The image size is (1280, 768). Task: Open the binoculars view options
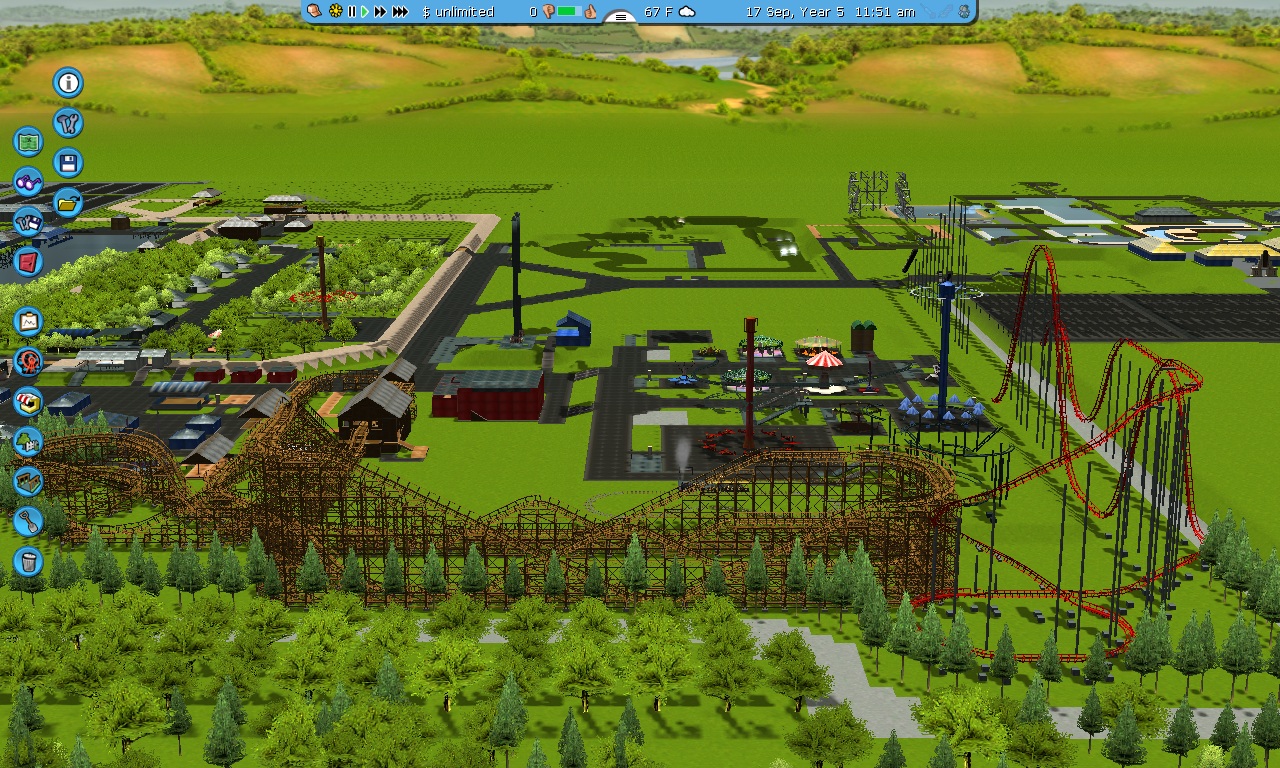coord(28,182)
